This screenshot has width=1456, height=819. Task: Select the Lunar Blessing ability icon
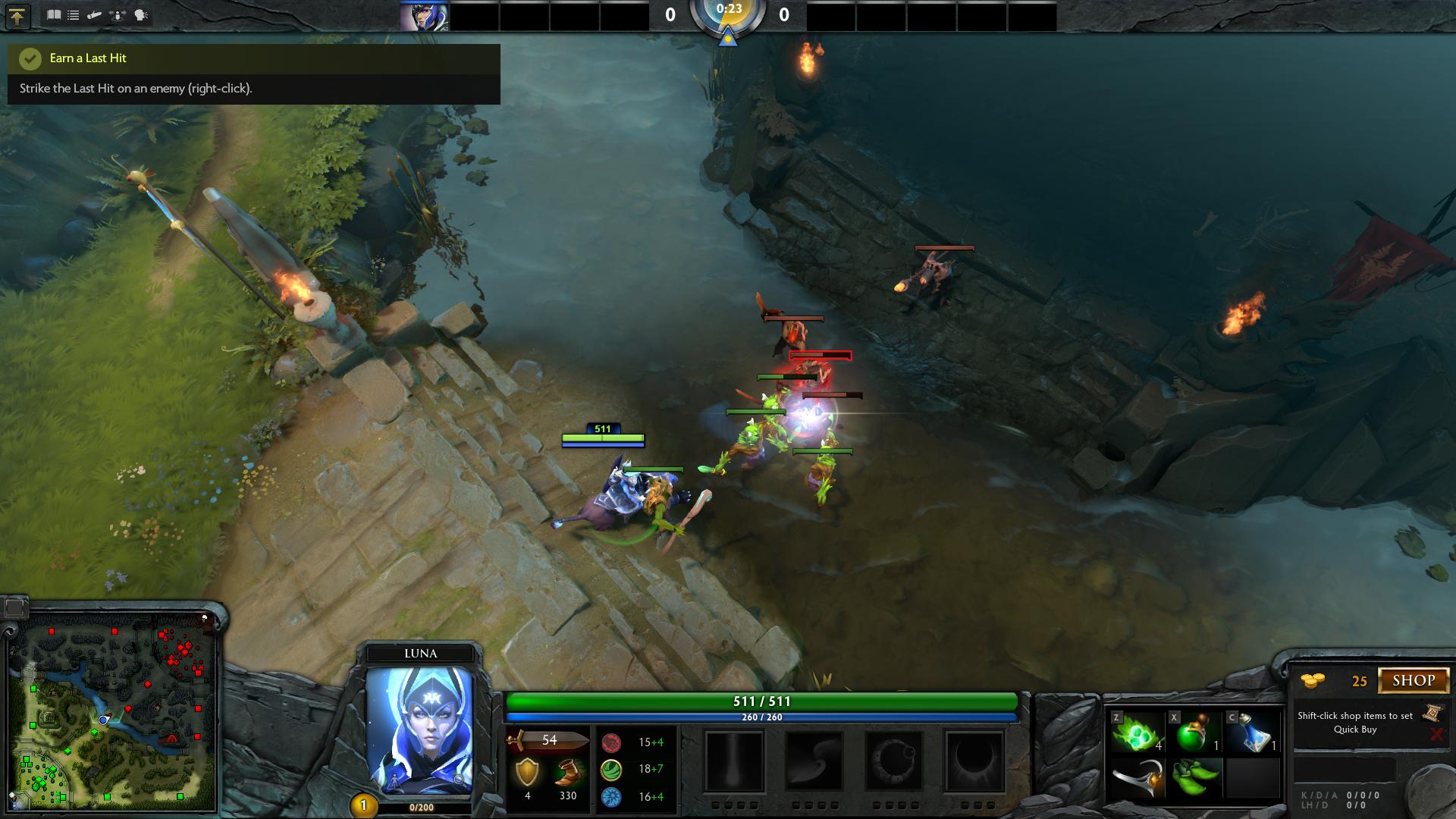[894, 761]
